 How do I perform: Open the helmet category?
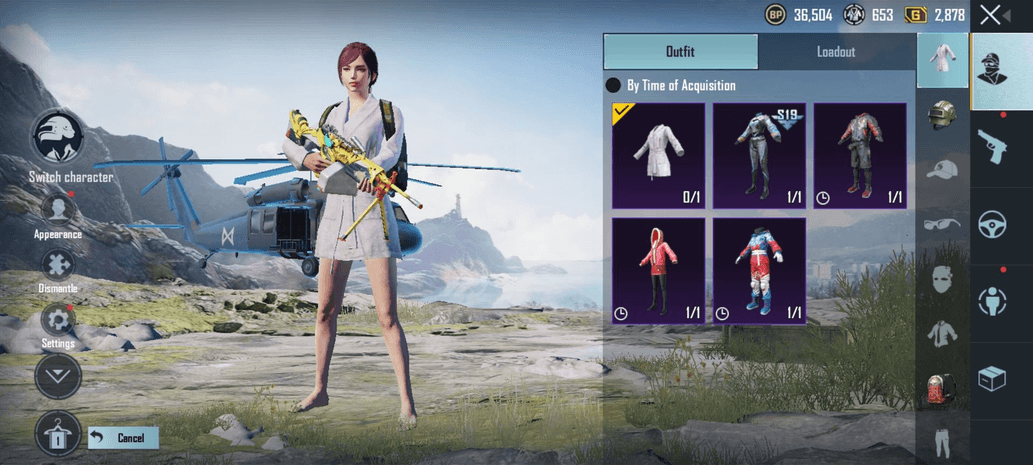941,114
